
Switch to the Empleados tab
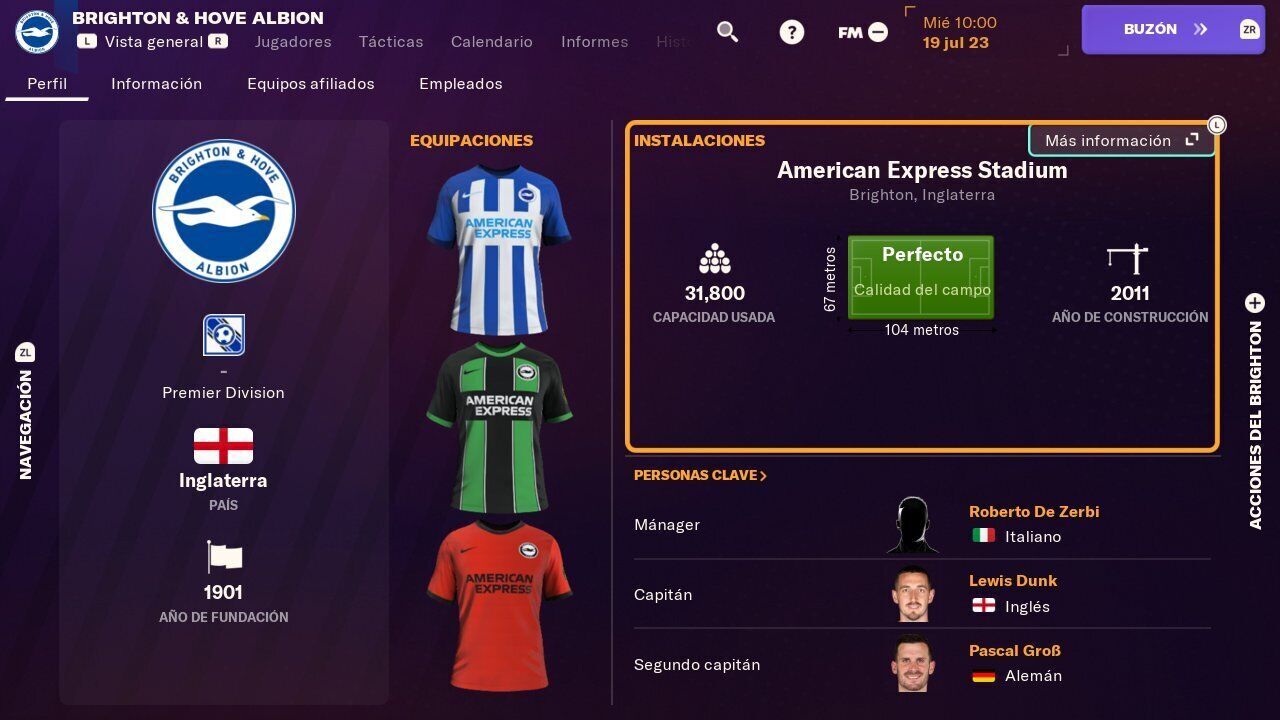click(460, 84)
